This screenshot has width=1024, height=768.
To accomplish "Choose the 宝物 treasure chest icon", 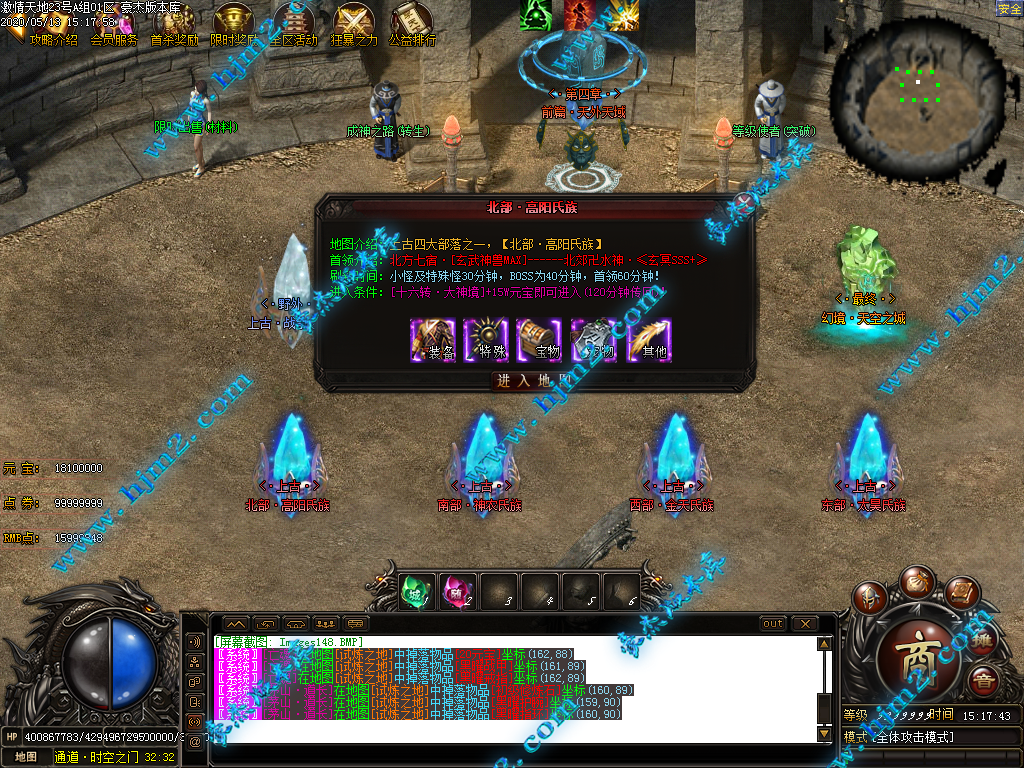I will tap(541, 340).
